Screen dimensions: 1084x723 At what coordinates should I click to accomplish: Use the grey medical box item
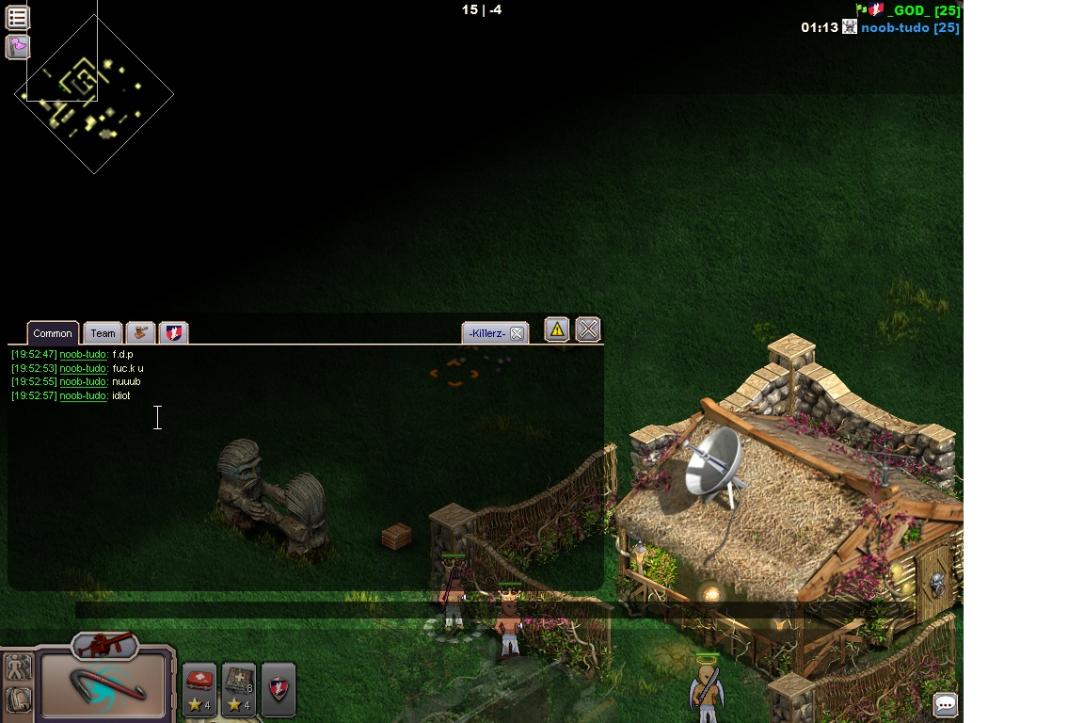pos(239,688)
